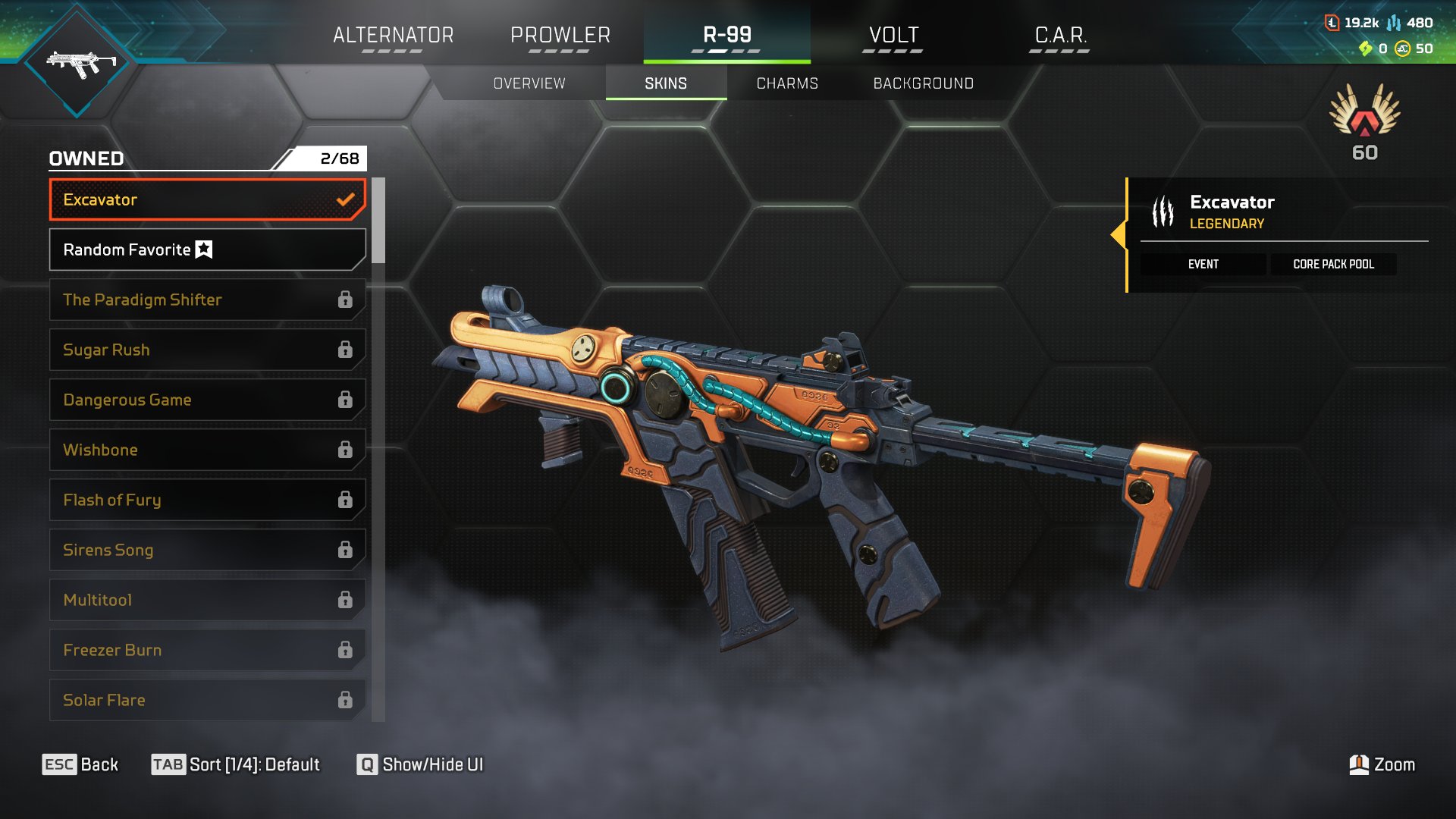Switch to the C.A.R. weapon tab
The height and width of the screenshot is (819, 1456).
tap(1060, 35)
